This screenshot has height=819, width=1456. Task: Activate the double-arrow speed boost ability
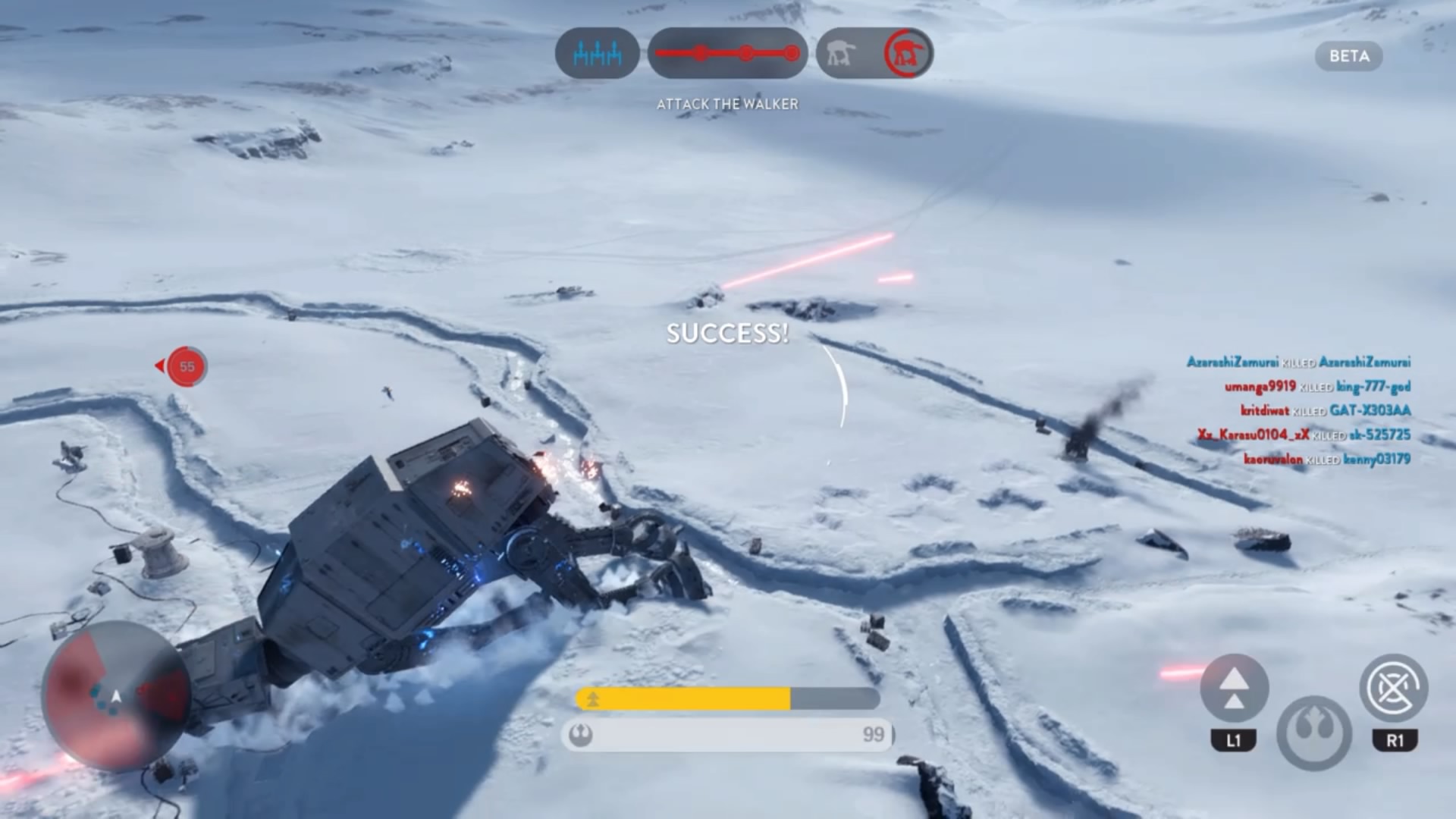[x=1234, y=689]
